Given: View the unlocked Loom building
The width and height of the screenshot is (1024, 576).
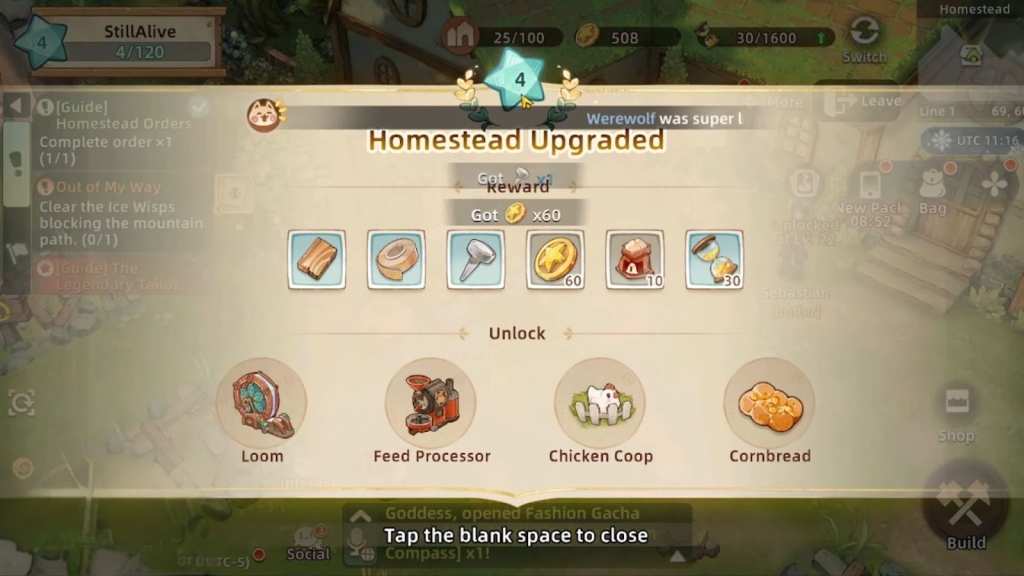Looking at the screenshot, I should click(262, 404).
